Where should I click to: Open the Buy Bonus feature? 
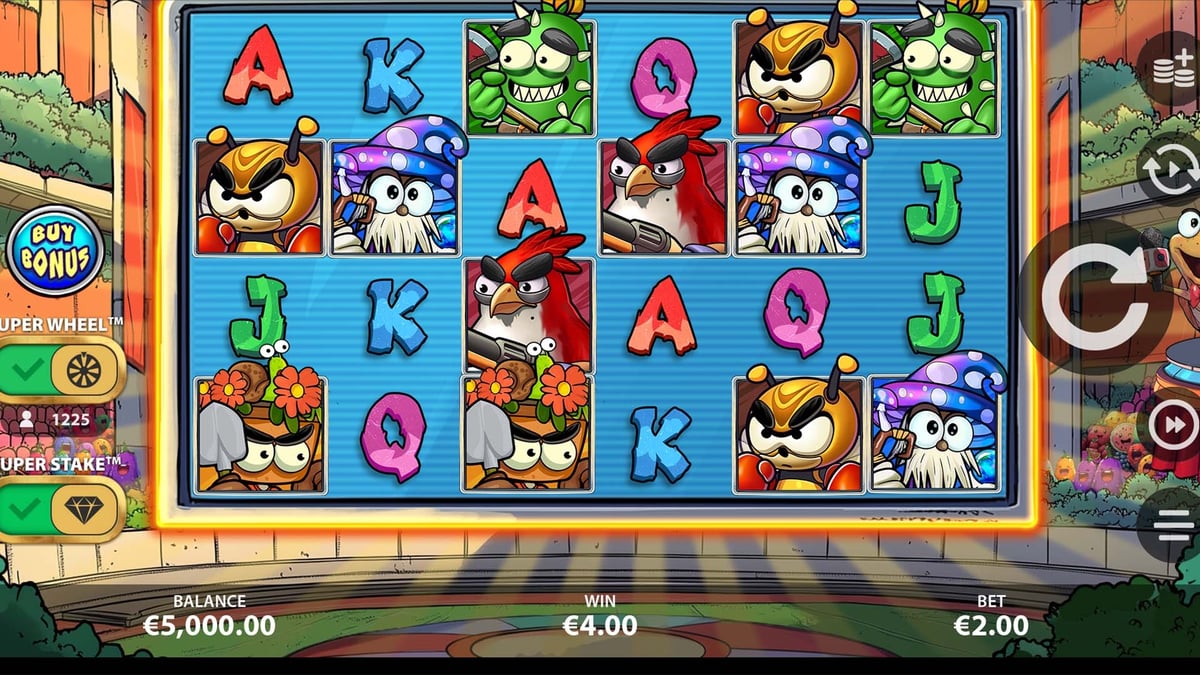pos(55,251)
